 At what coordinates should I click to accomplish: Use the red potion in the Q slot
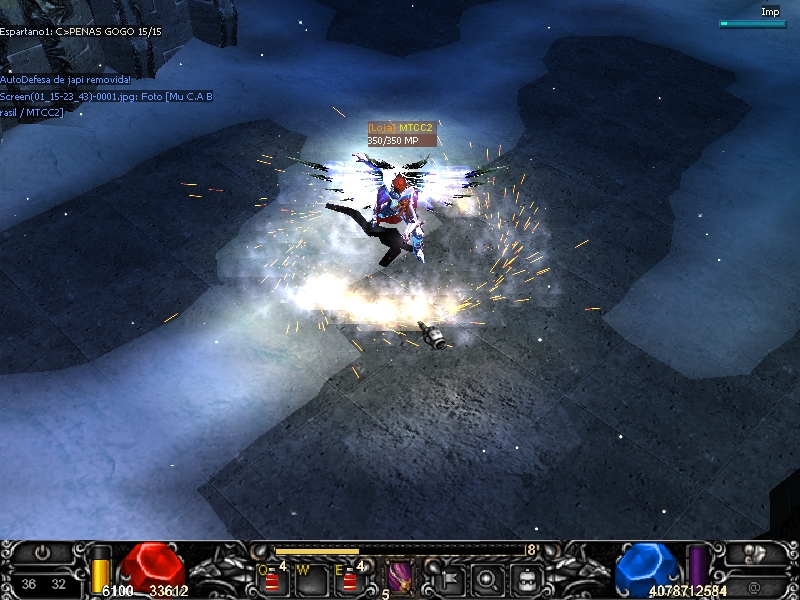[x=271, y=579]
